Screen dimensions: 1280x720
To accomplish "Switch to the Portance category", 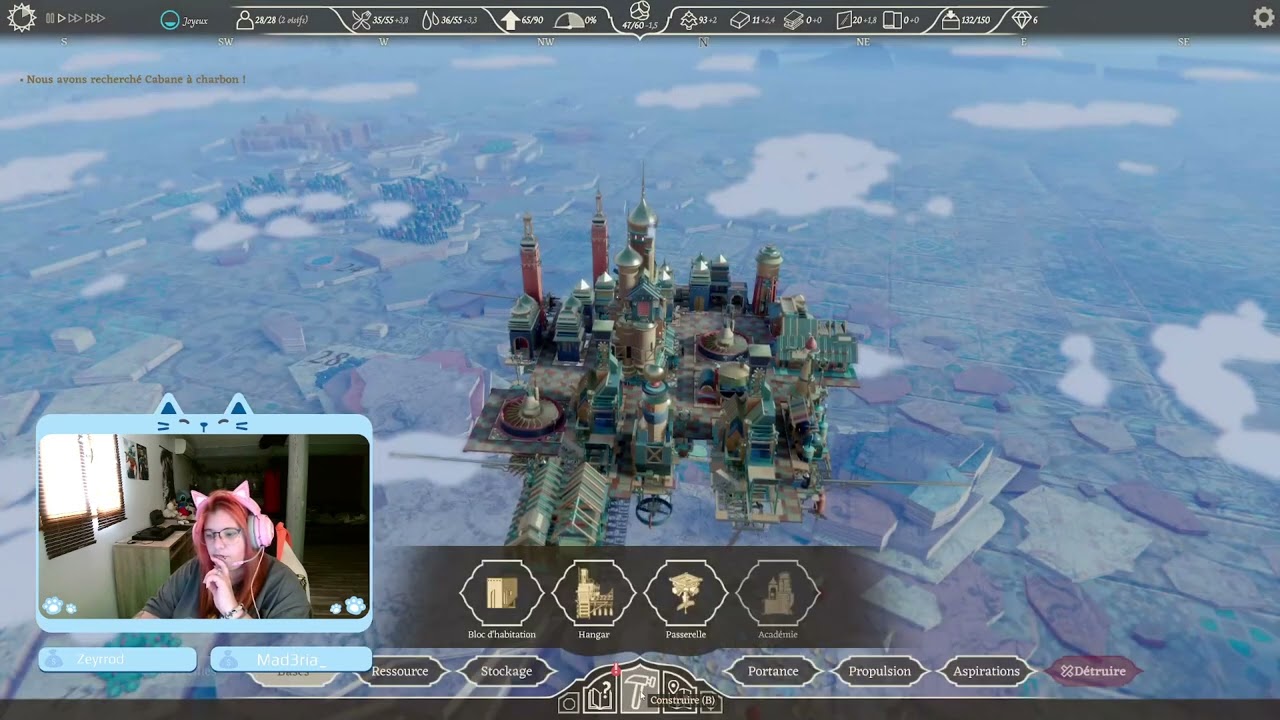I will pyautogui.click(x=773, y=671).
